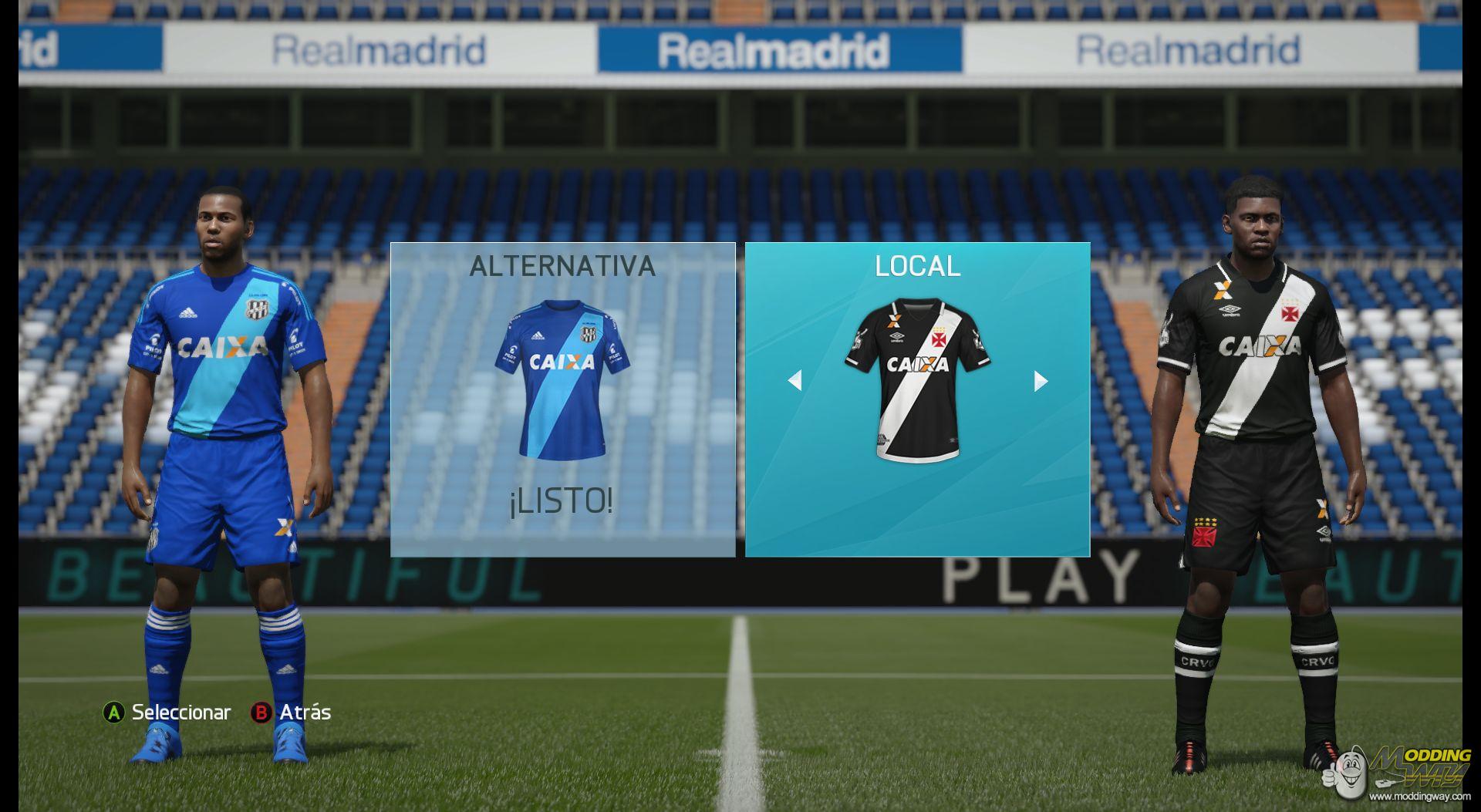This screenshot has height=812, width=1481.
Task: Click the ¡LISTO! ready label
Action: click(562, 502)
